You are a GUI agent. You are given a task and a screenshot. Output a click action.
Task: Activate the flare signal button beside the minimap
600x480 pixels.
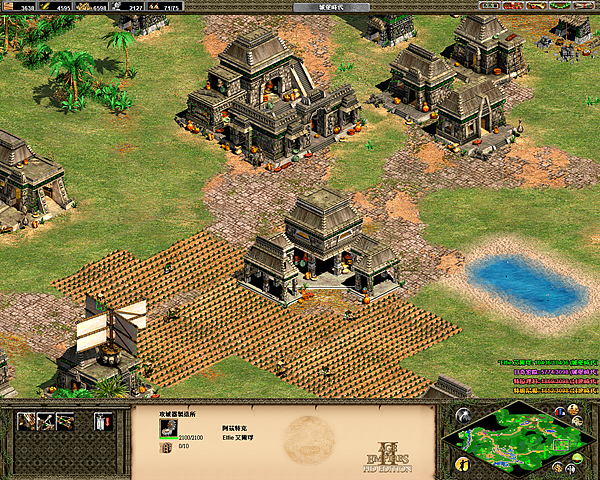tap(462, 415)
